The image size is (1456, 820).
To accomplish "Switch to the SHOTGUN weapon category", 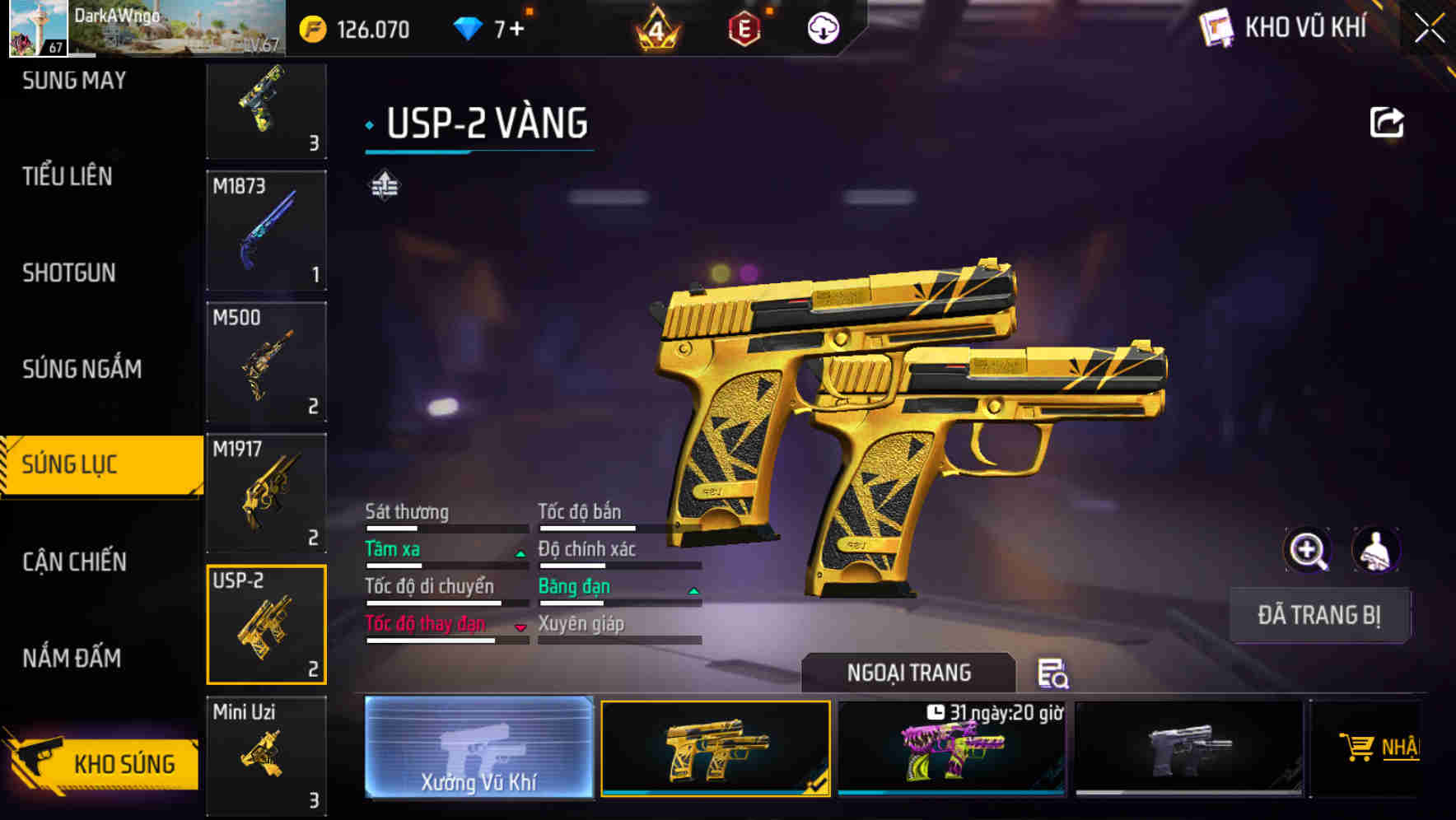I will point(70,272).
